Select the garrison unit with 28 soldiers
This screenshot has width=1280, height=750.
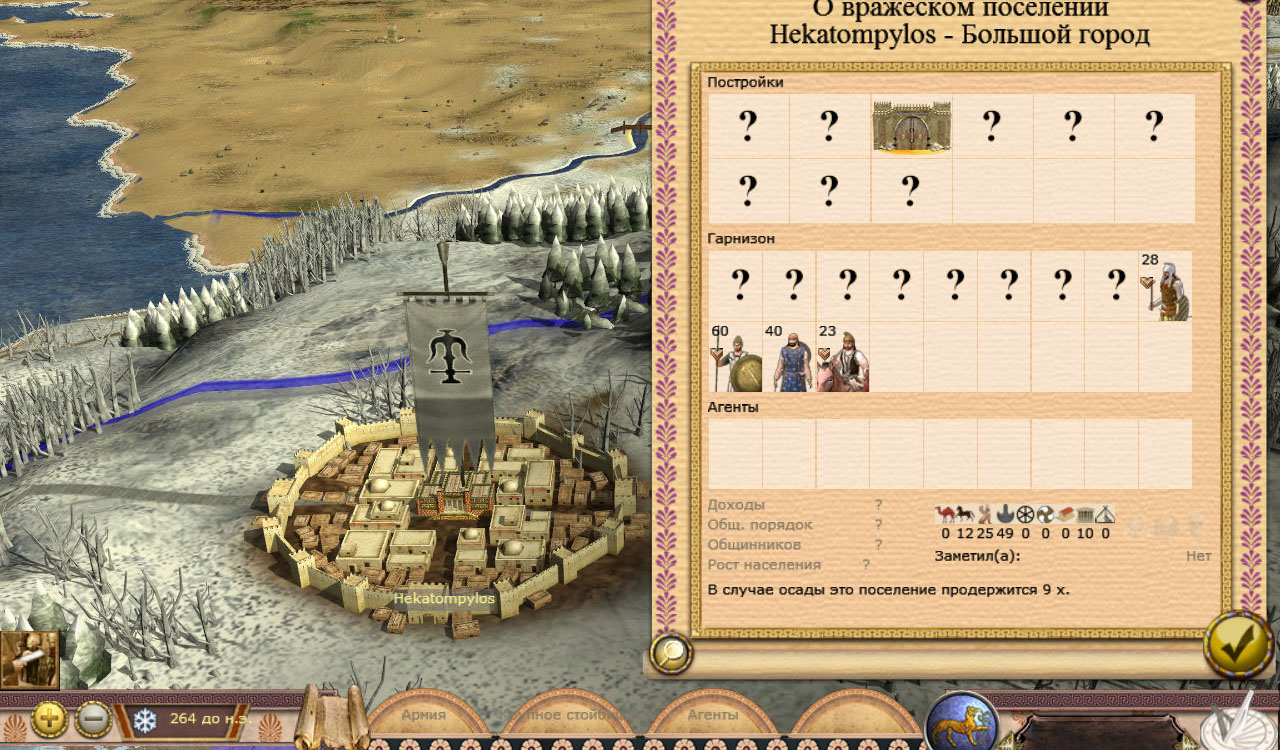pyautogui.click(x=1165, y=287)
